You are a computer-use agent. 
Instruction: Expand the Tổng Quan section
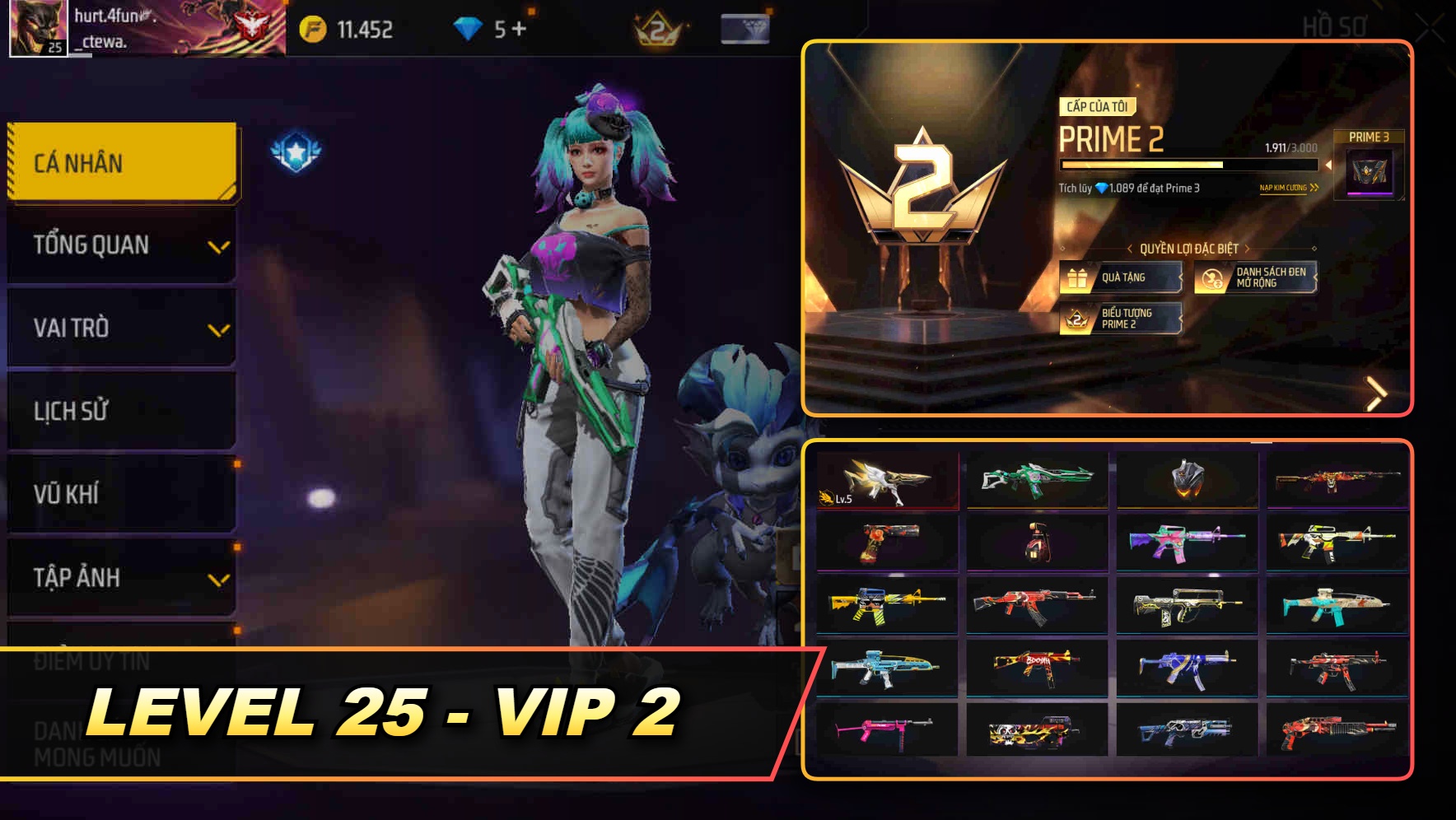(x=120, y=245)
